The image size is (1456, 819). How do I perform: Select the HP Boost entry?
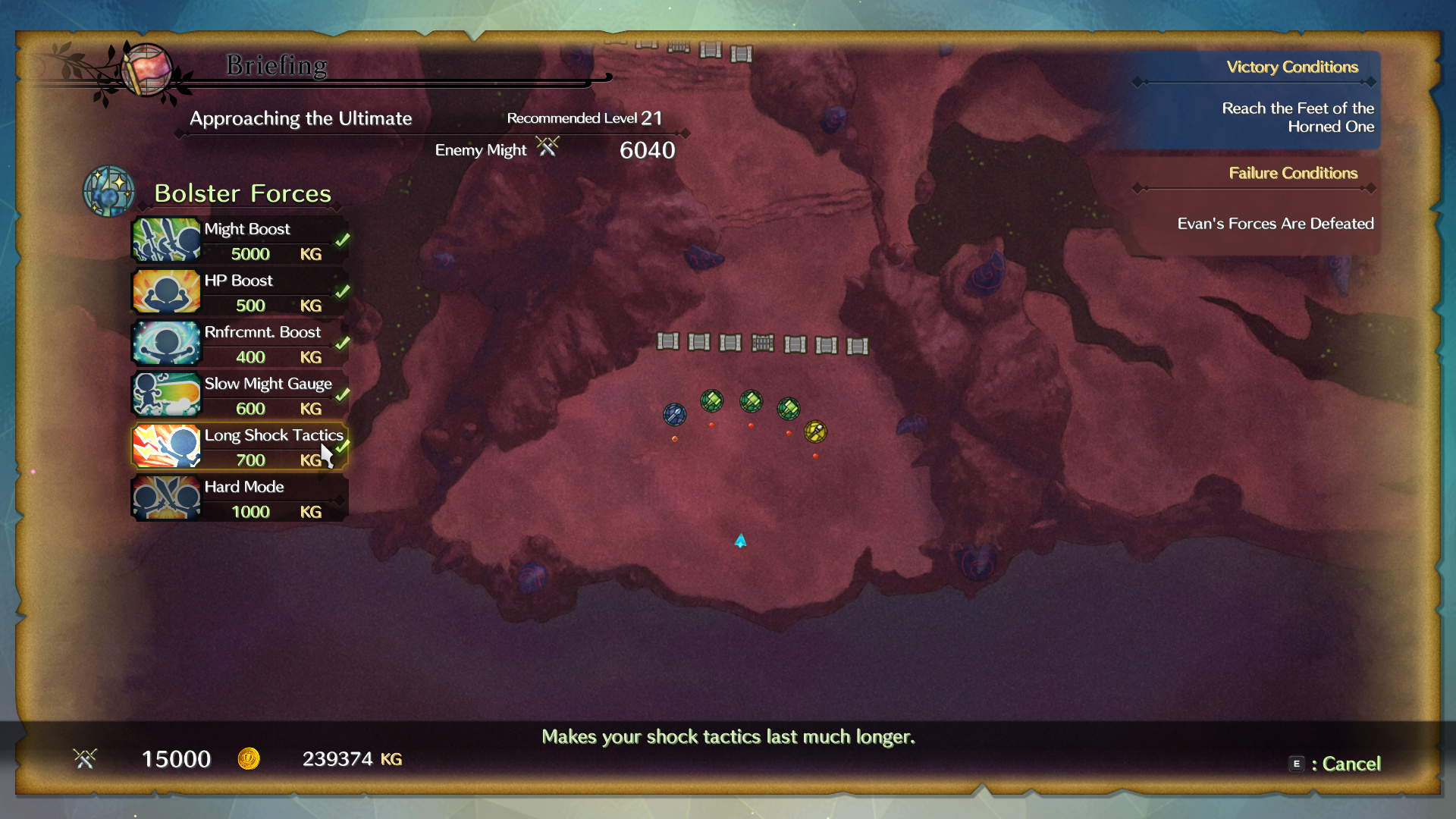(x=240, y=292)
